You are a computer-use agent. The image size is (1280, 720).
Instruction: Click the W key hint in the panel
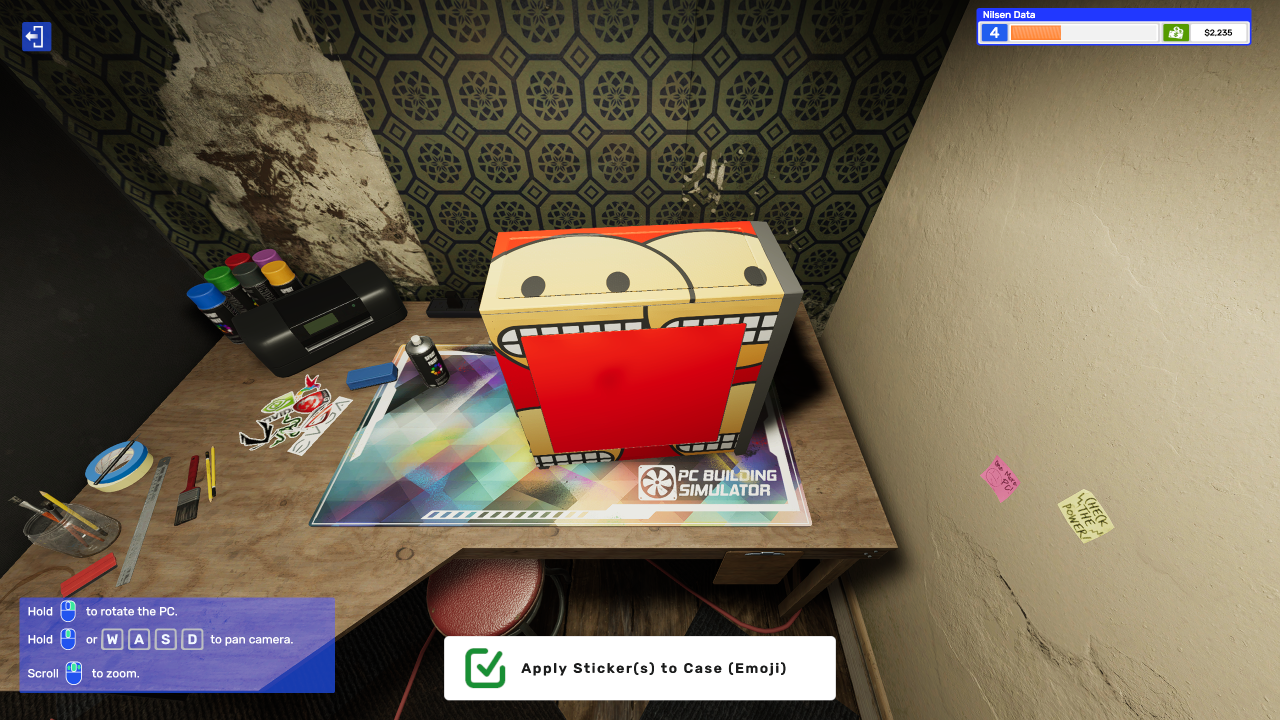(113, 639)
